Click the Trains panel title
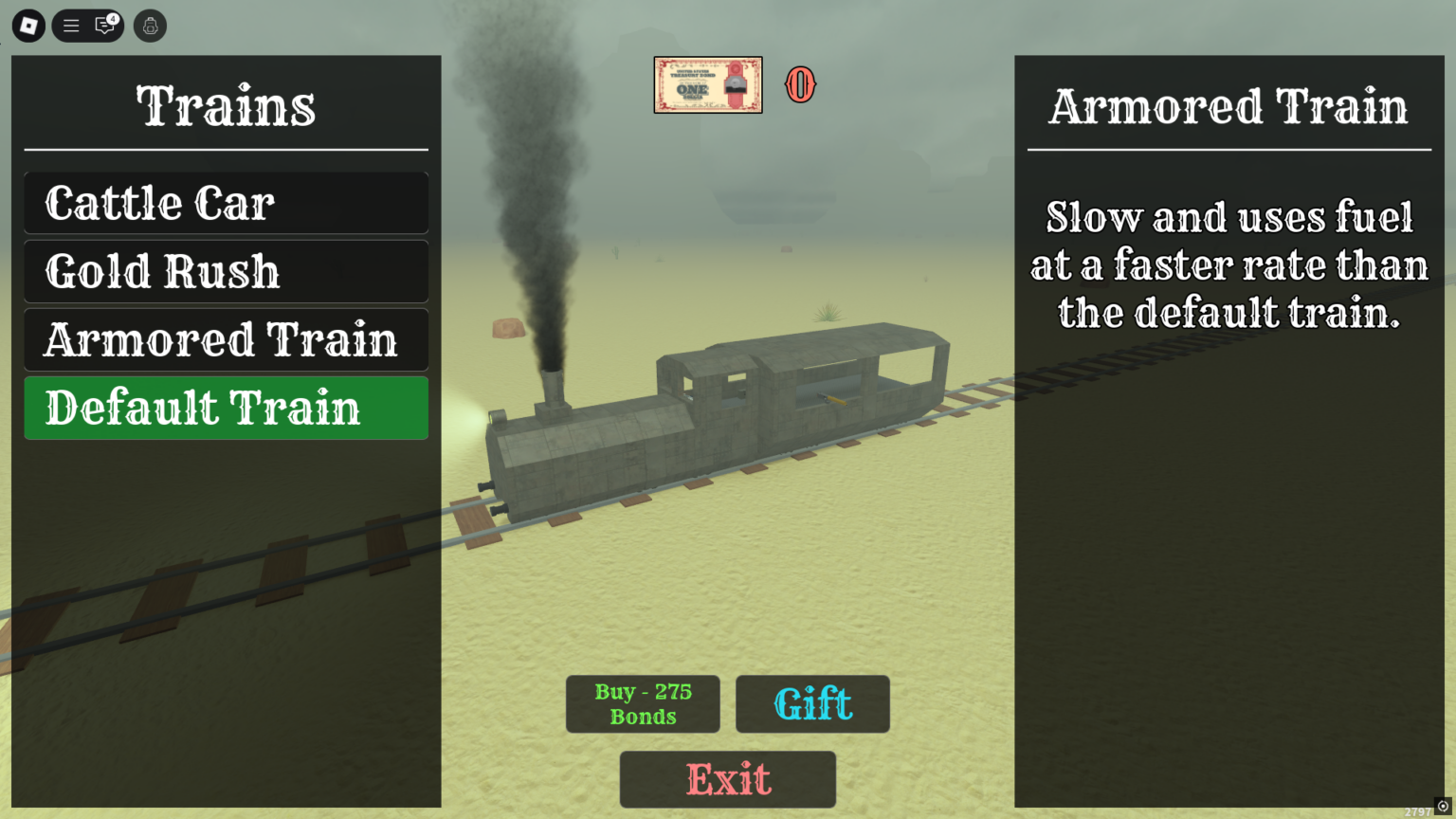The image size is (1456, 819). [226, 106]
